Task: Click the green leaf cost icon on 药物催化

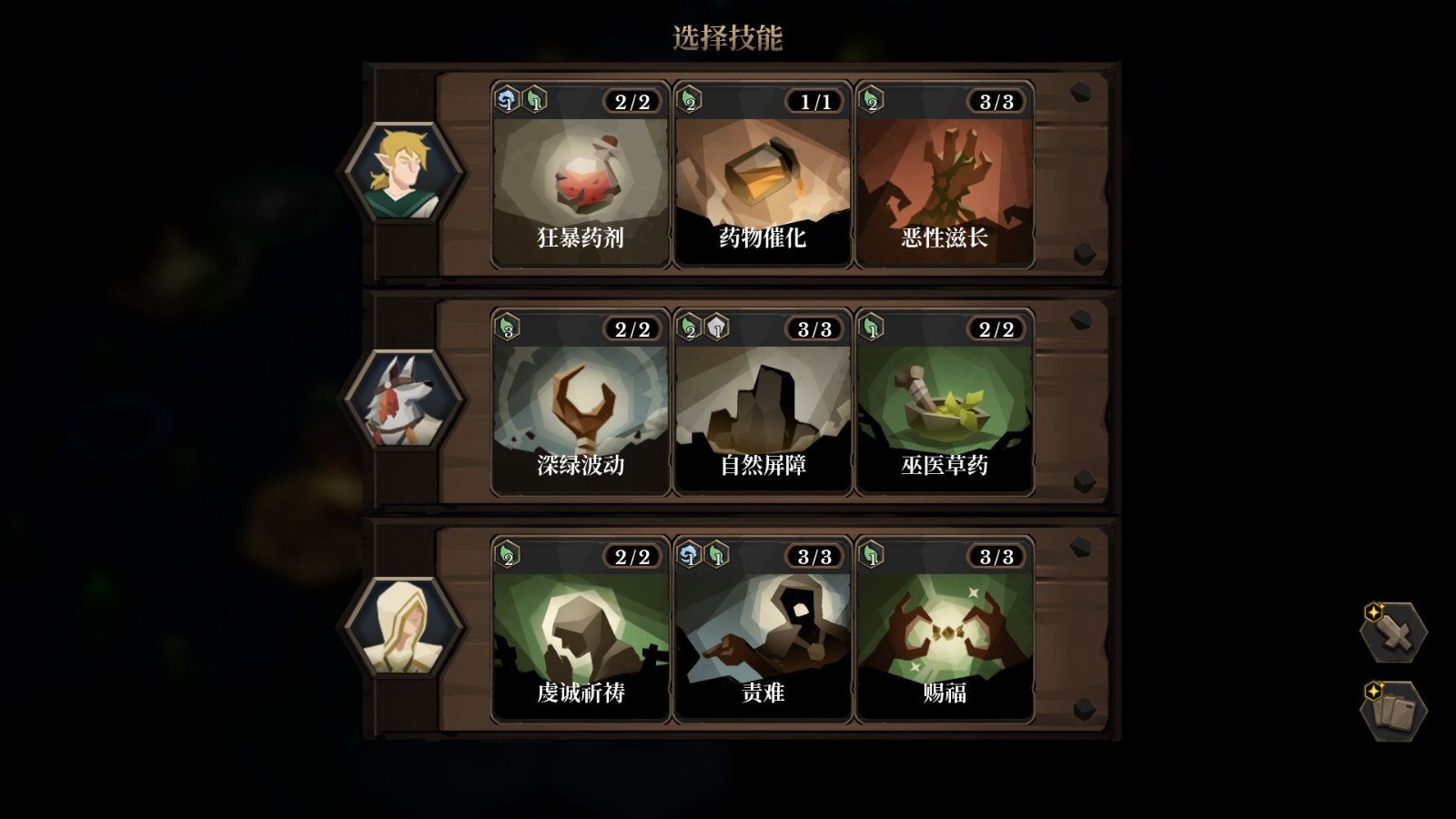Action: [x=689, y=102]
